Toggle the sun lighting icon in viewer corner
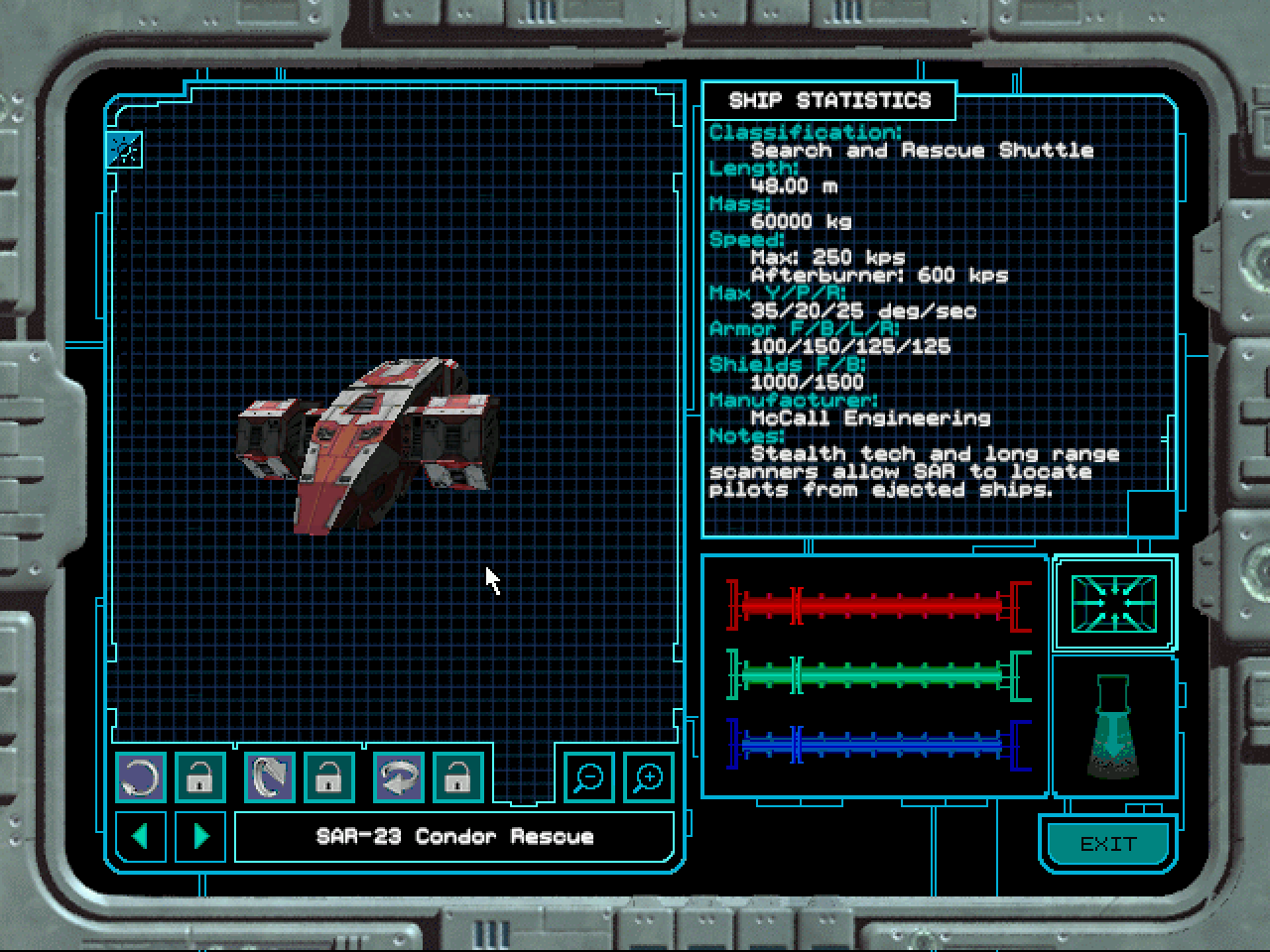This screenshot has width=1270, height=952. (x=125, y=150)
